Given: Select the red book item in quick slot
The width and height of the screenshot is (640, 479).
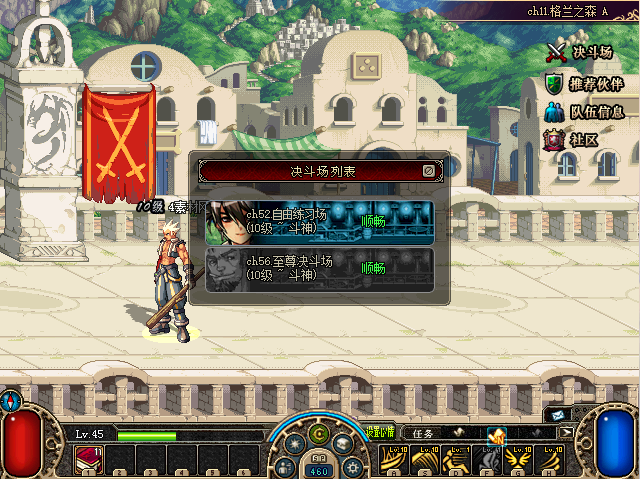Looking at the screenshot, I should click(86, 458).
